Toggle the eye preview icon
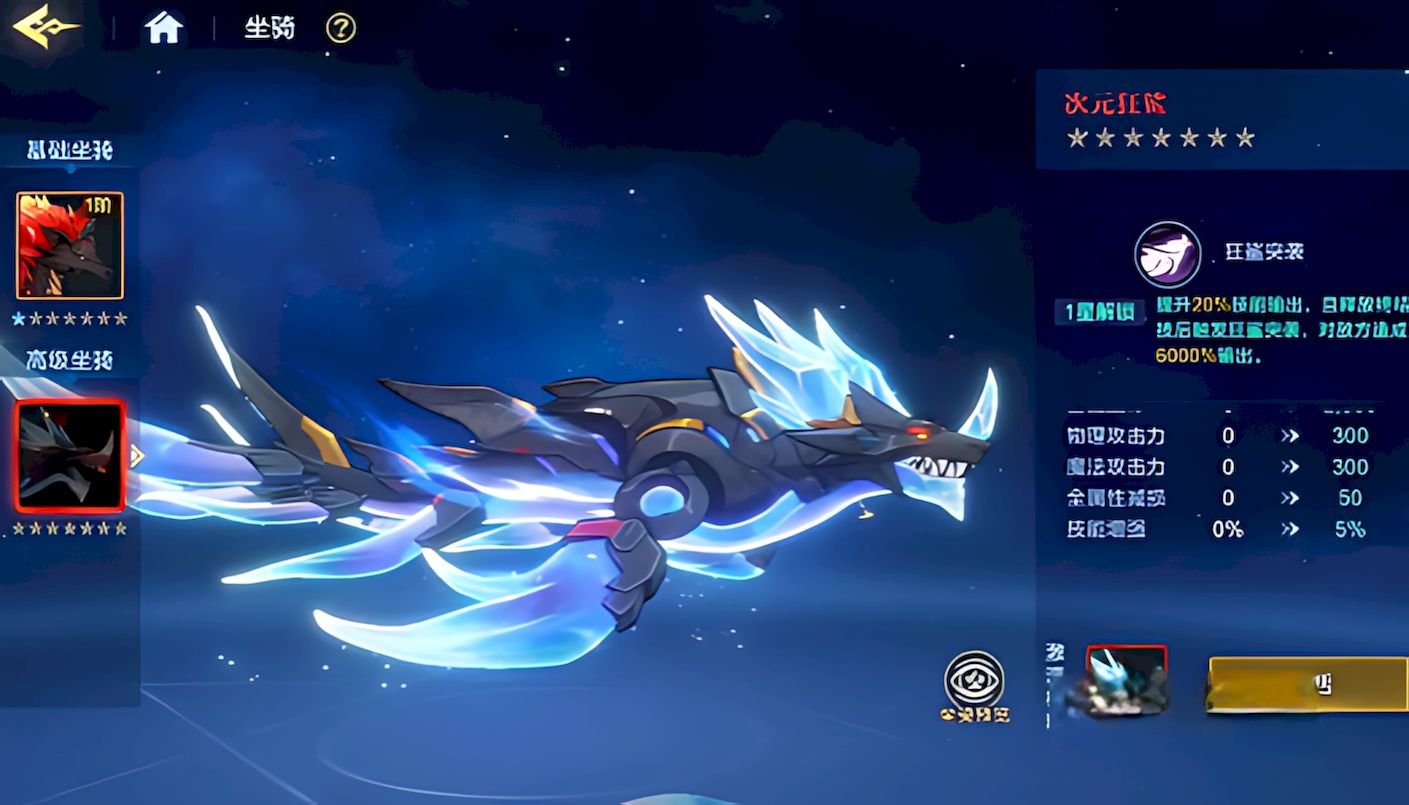Screen dimensions: 1409x805 [x=974, y=680]
